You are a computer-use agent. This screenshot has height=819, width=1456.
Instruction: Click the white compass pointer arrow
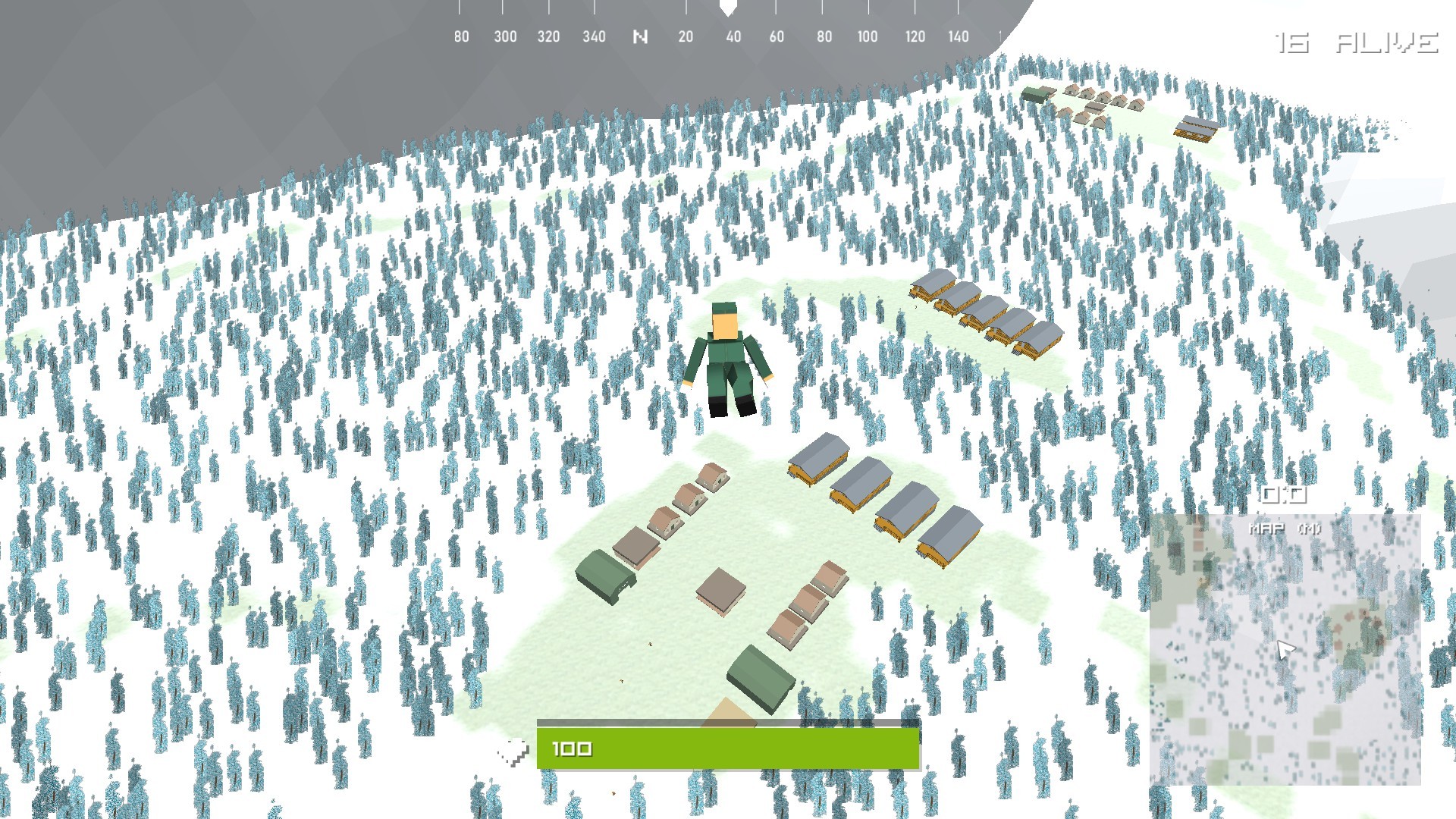[729, 9]
